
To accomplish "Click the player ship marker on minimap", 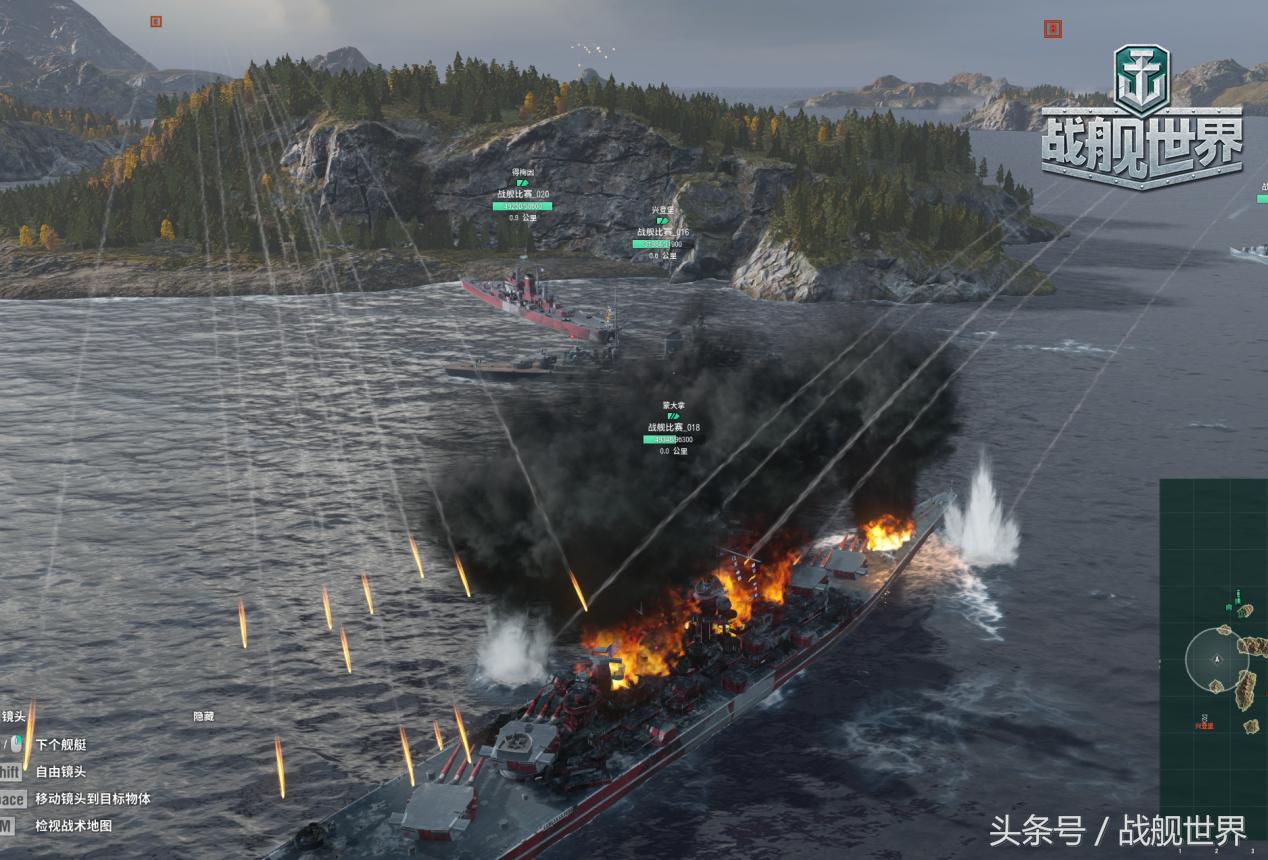I will pos(1216,660).
